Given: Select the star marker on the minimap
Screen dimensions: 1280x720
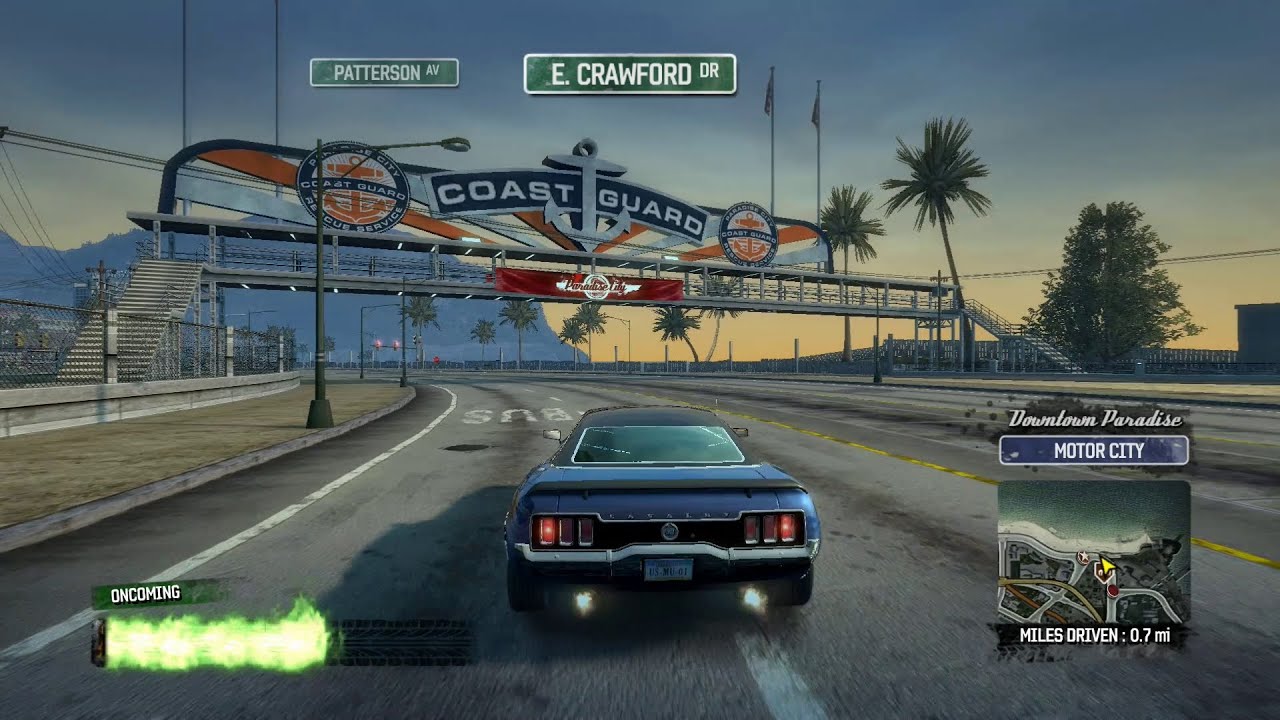Looking at the screenshot, I should point(1082,556).
